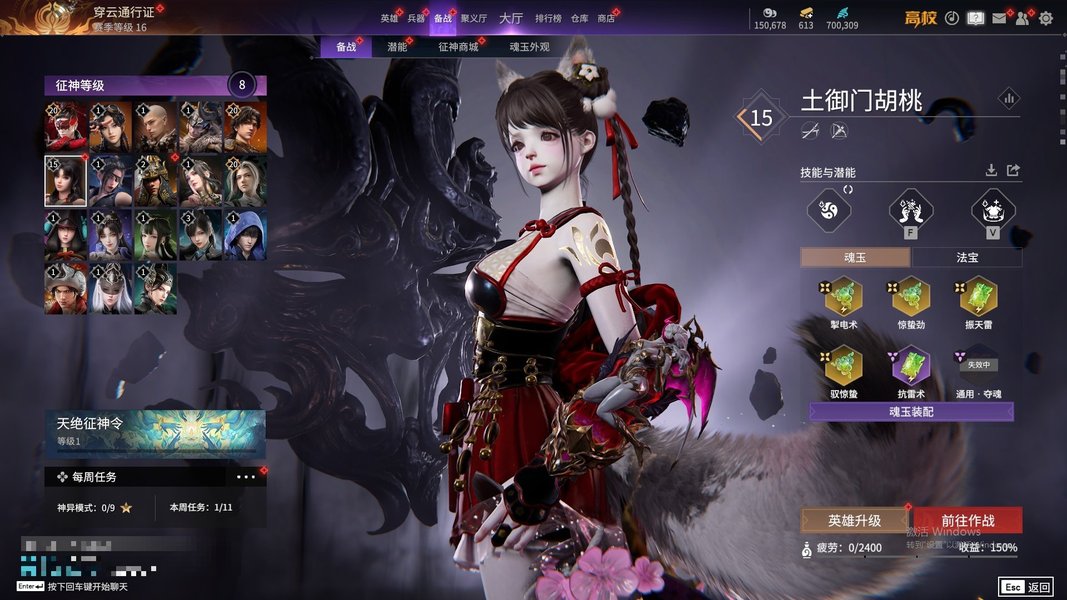1067x600 pixels.
Task: Switch to the 魂玉外观 tab
Action: (529, 47)
